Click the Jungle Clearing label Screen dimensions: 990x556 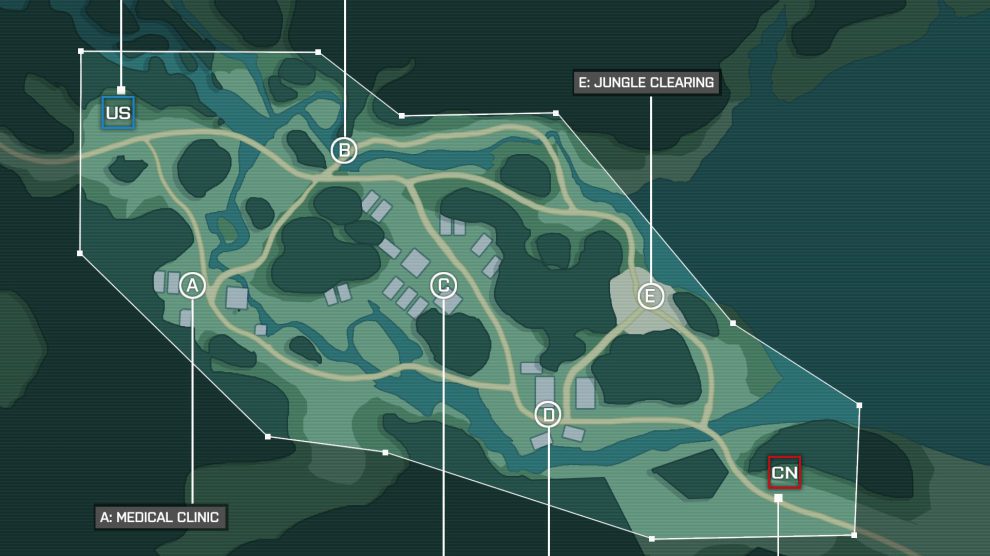point(646,82)
